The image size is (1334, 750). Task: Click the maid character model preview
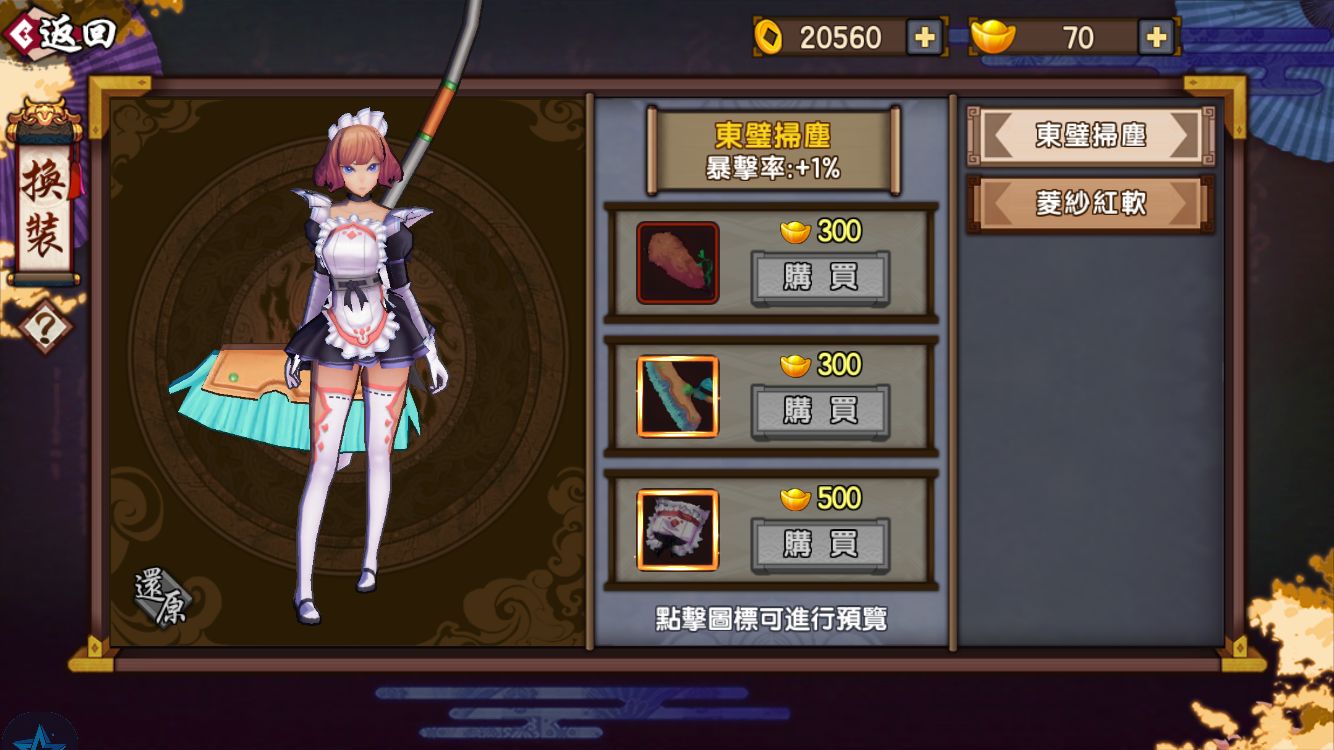[350, 350]
